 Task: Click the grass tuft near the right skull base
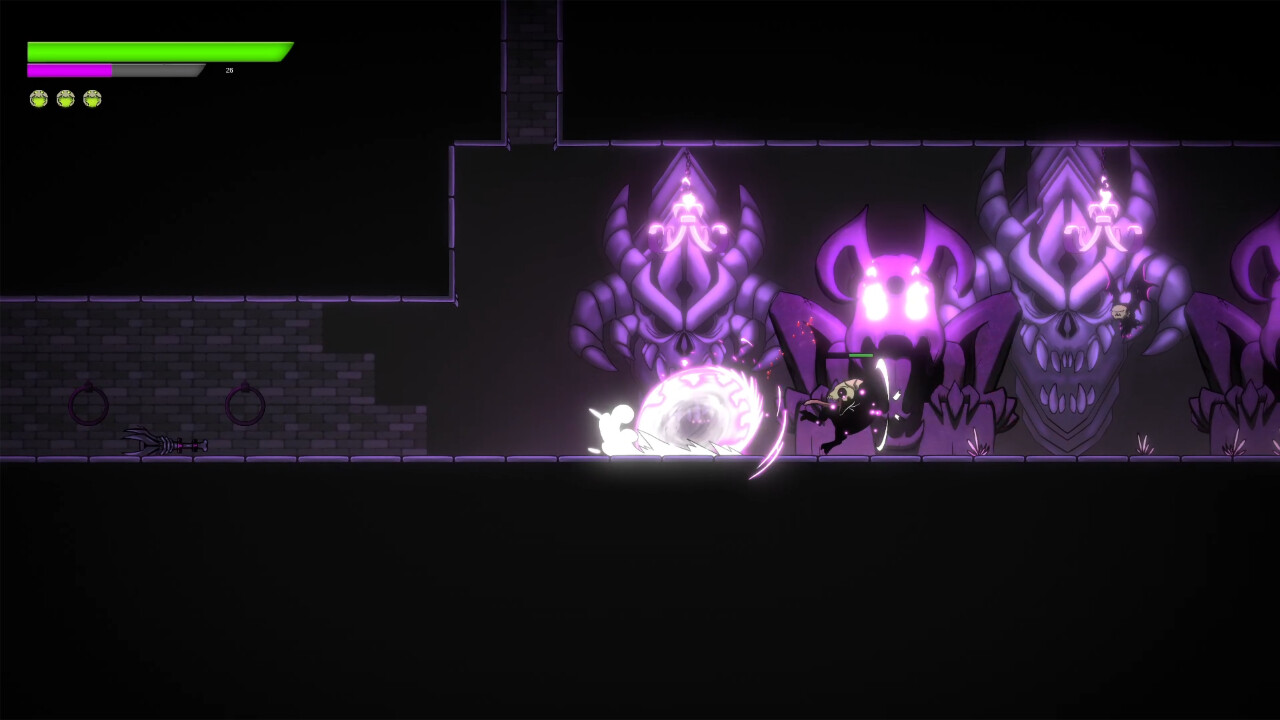(1143, 445)
